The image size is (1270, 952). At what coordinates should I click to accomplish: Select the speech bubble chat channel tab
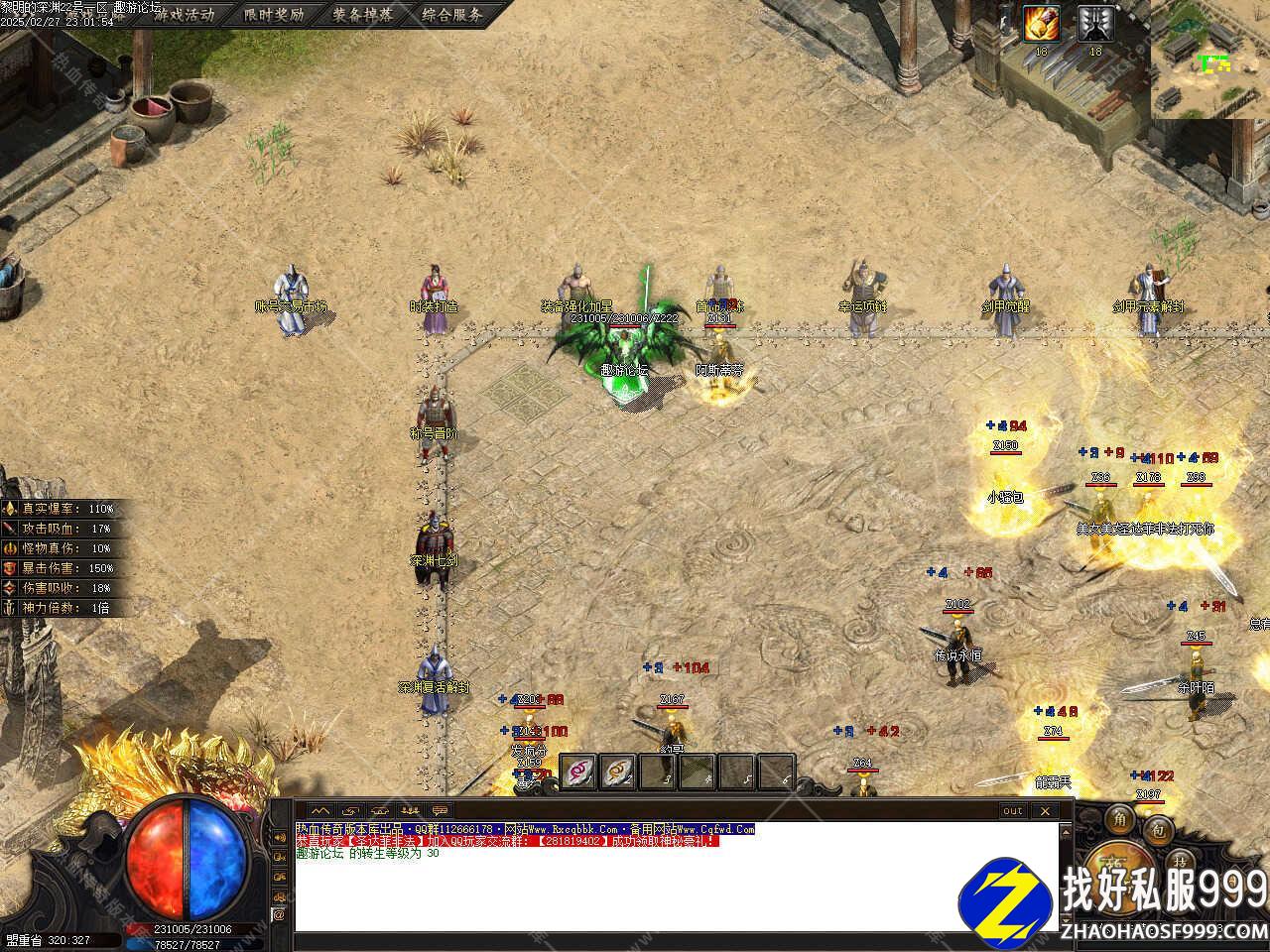(x=440, y=811)
